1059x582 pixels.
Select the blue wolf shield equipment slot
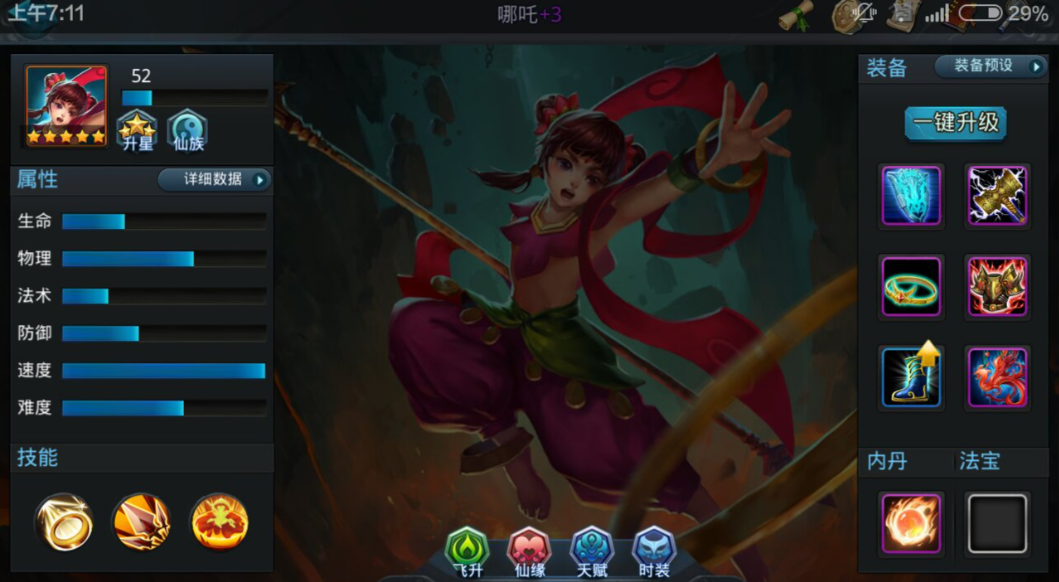[x=911, y=196]
